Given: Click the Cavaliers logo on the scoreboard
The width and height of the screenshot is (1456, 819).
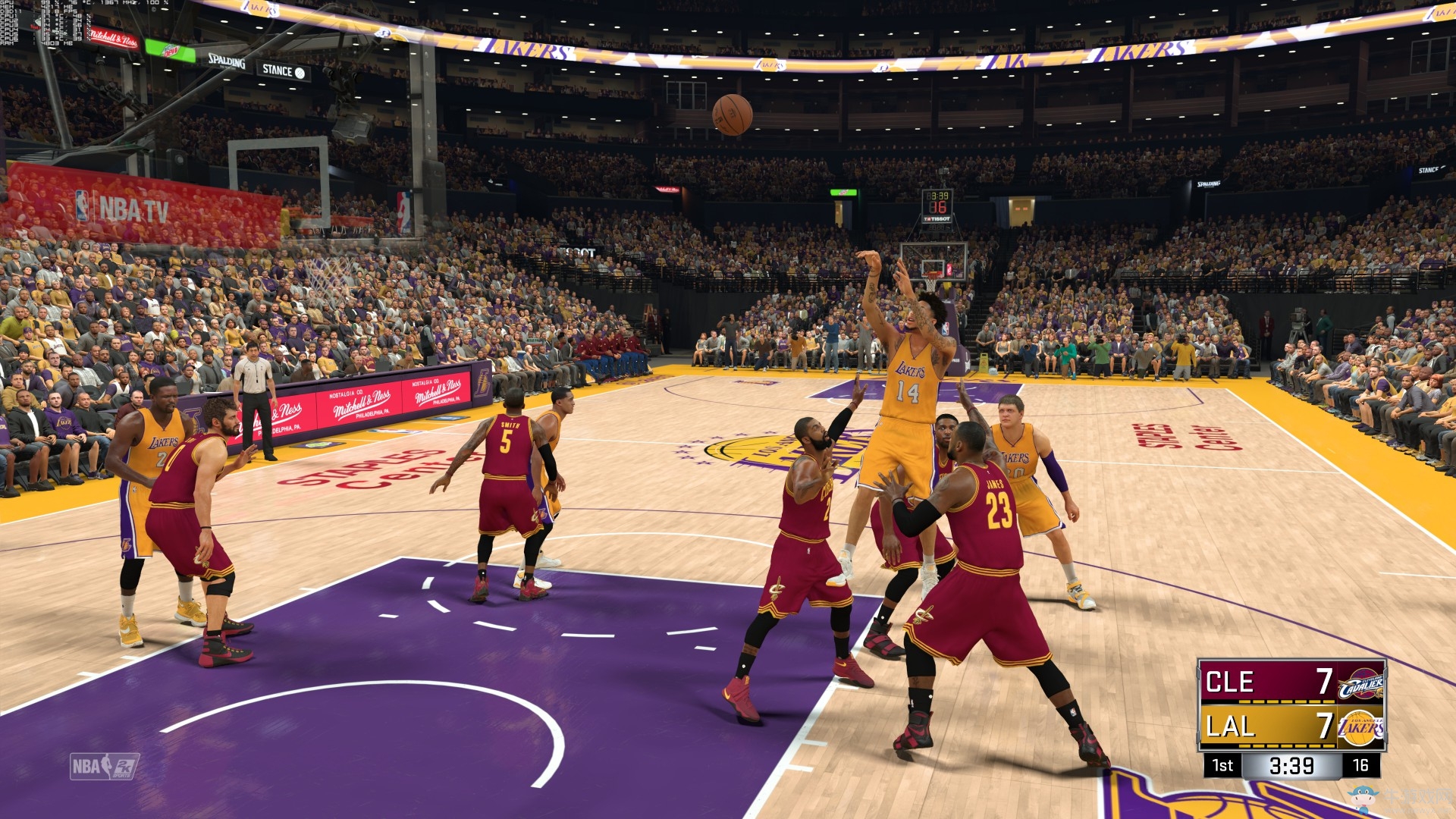Looking at the screenshot, I should click(x=1360, y=683).
